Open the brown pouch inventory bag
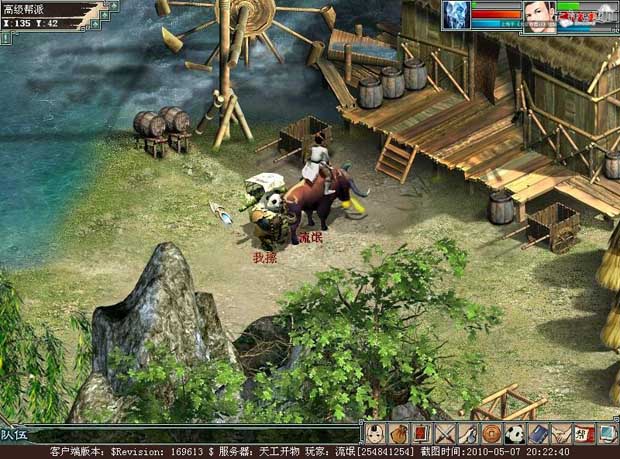Viewport: 620px width, 459px height. (398, 433)
